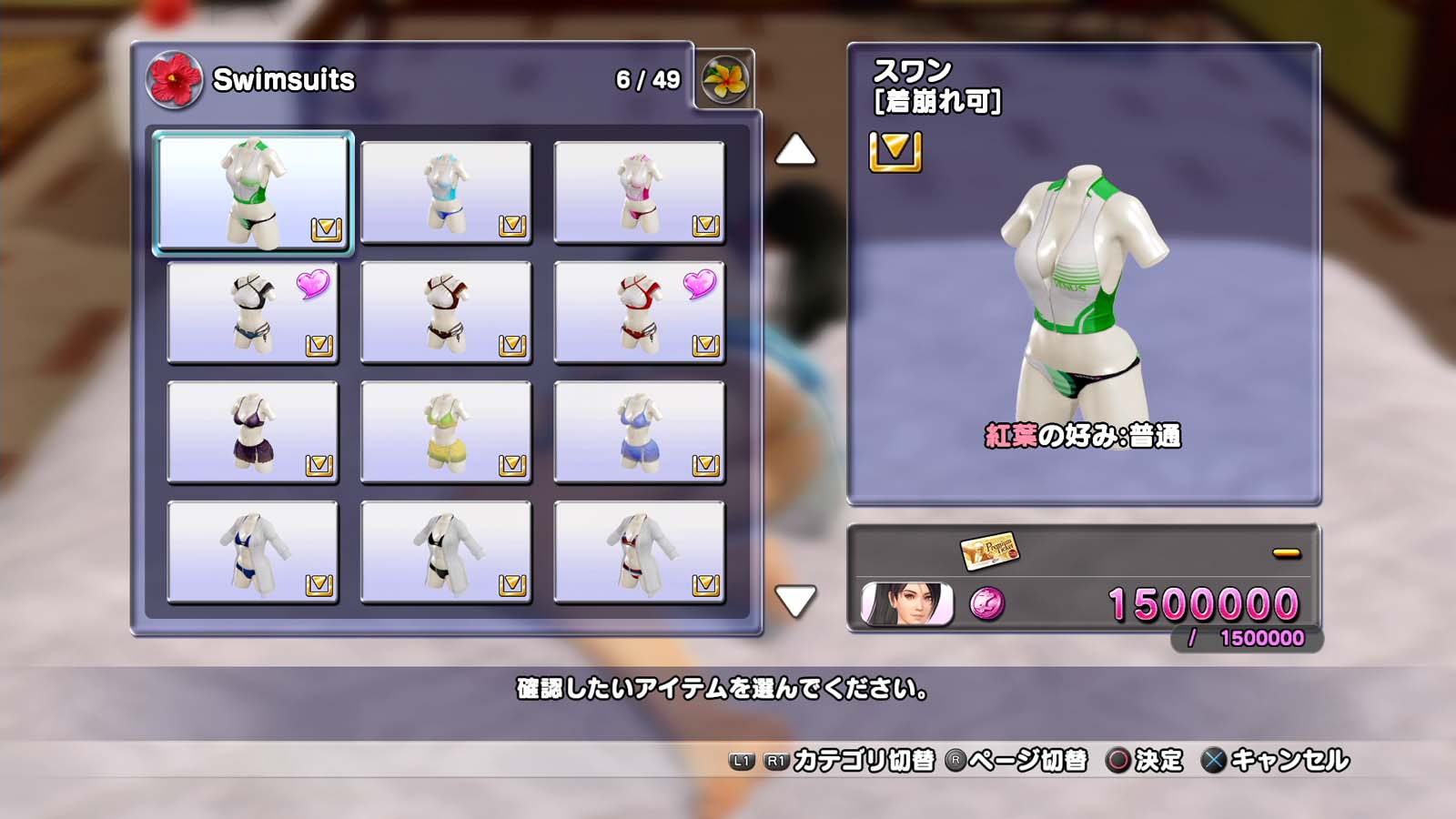Select the blue skirted bikini slot

click(x=639, y=432)
